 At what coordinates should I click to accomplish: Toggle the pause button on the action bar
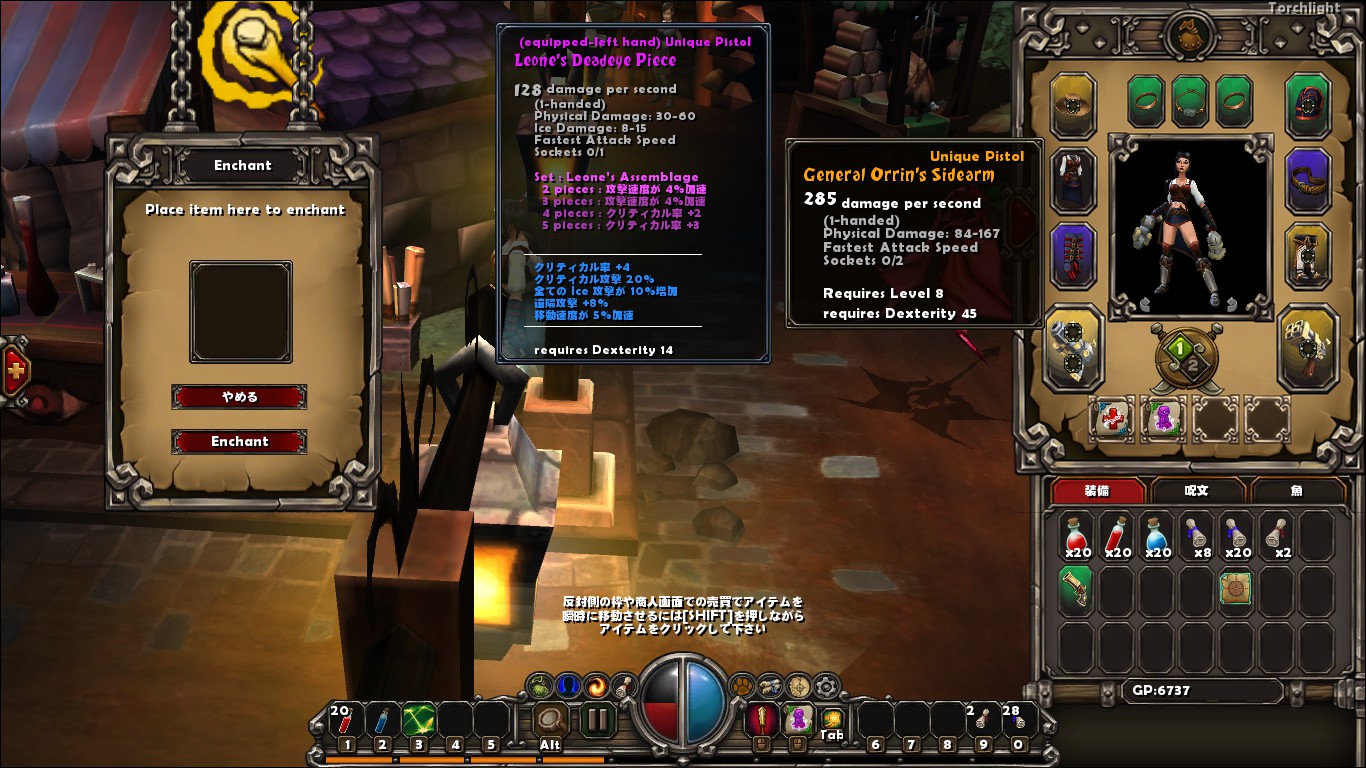(597, 718)
